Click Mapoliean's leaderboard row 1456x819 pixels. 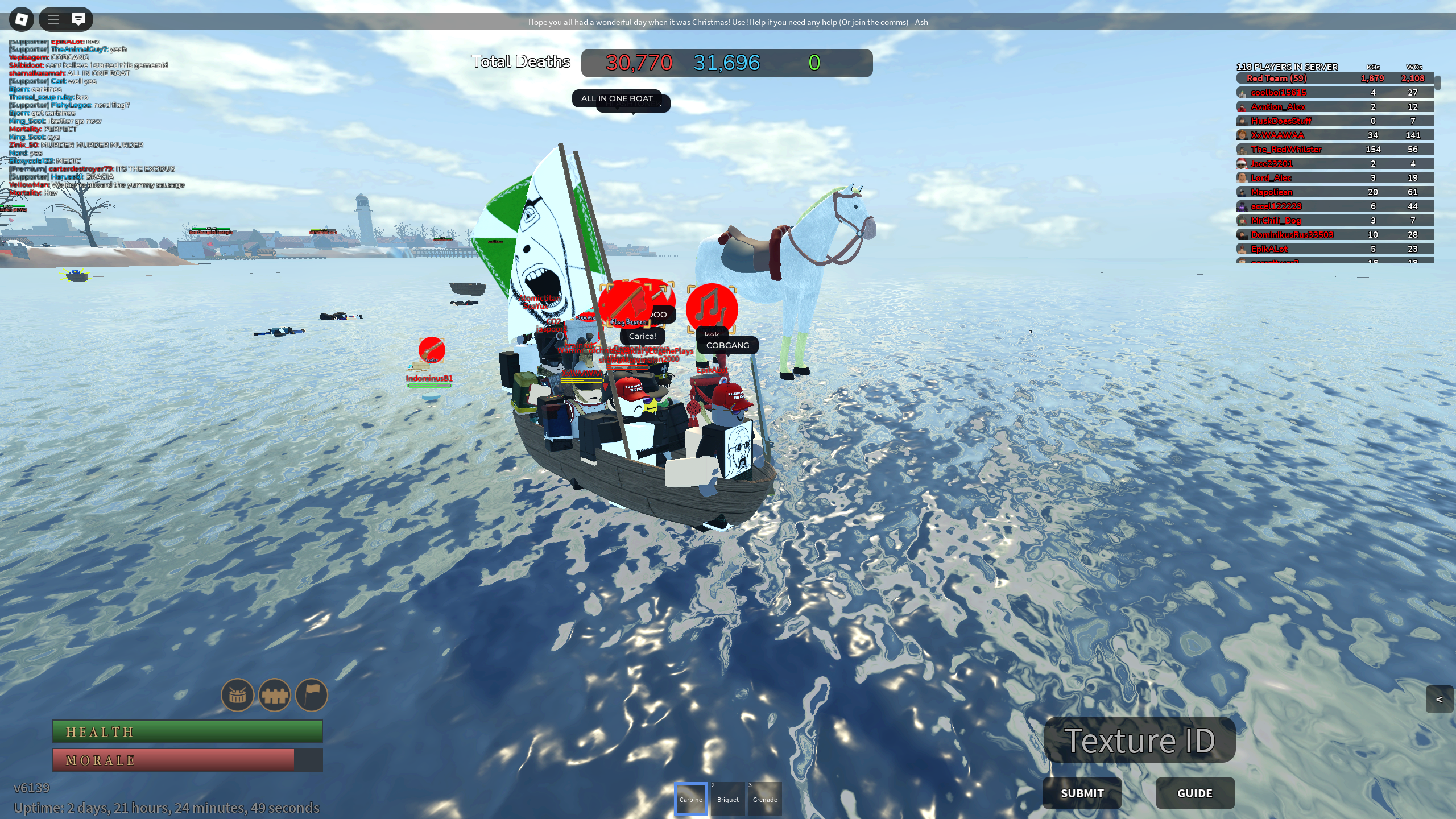click(1334, 192)
